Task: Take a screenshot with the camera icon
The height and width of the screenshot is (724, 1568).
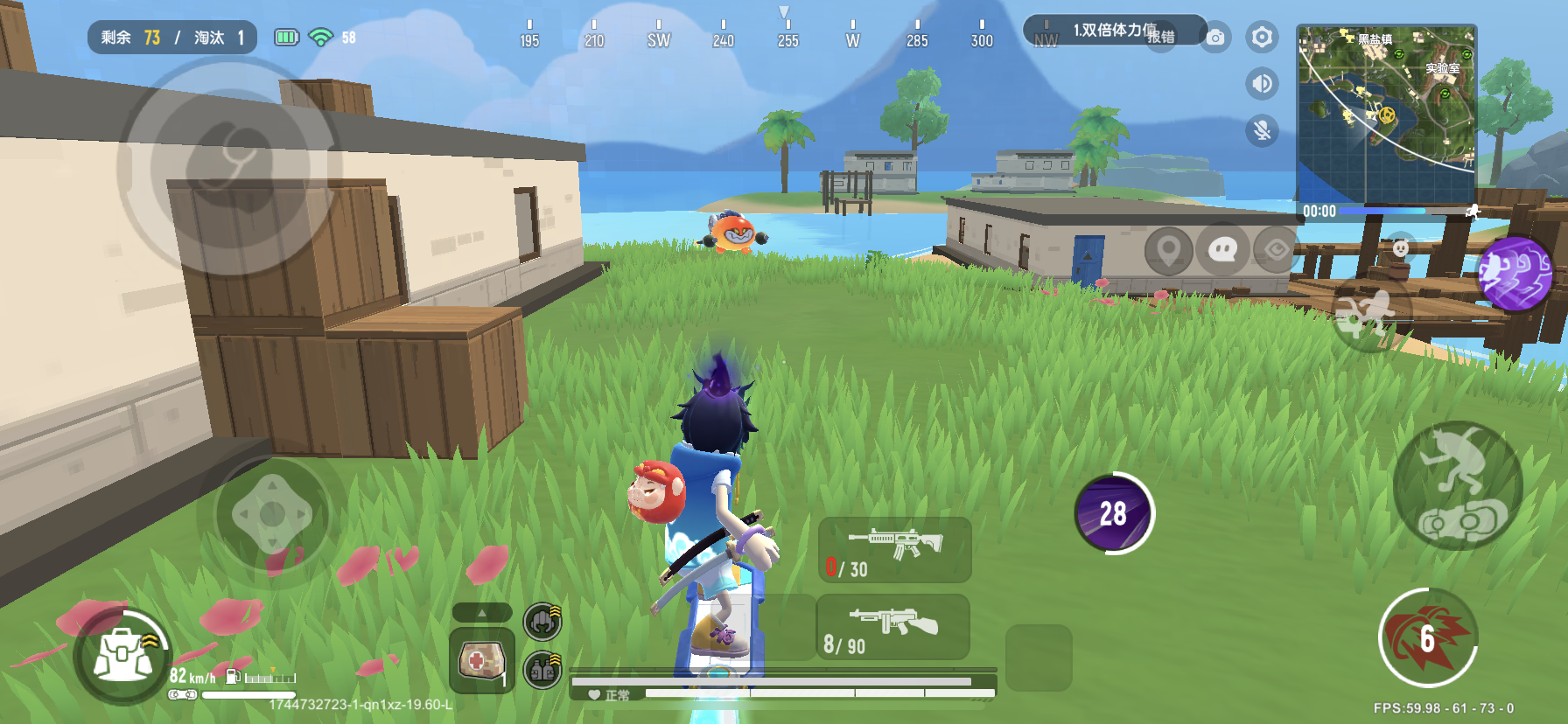Action: (1215, 38)
